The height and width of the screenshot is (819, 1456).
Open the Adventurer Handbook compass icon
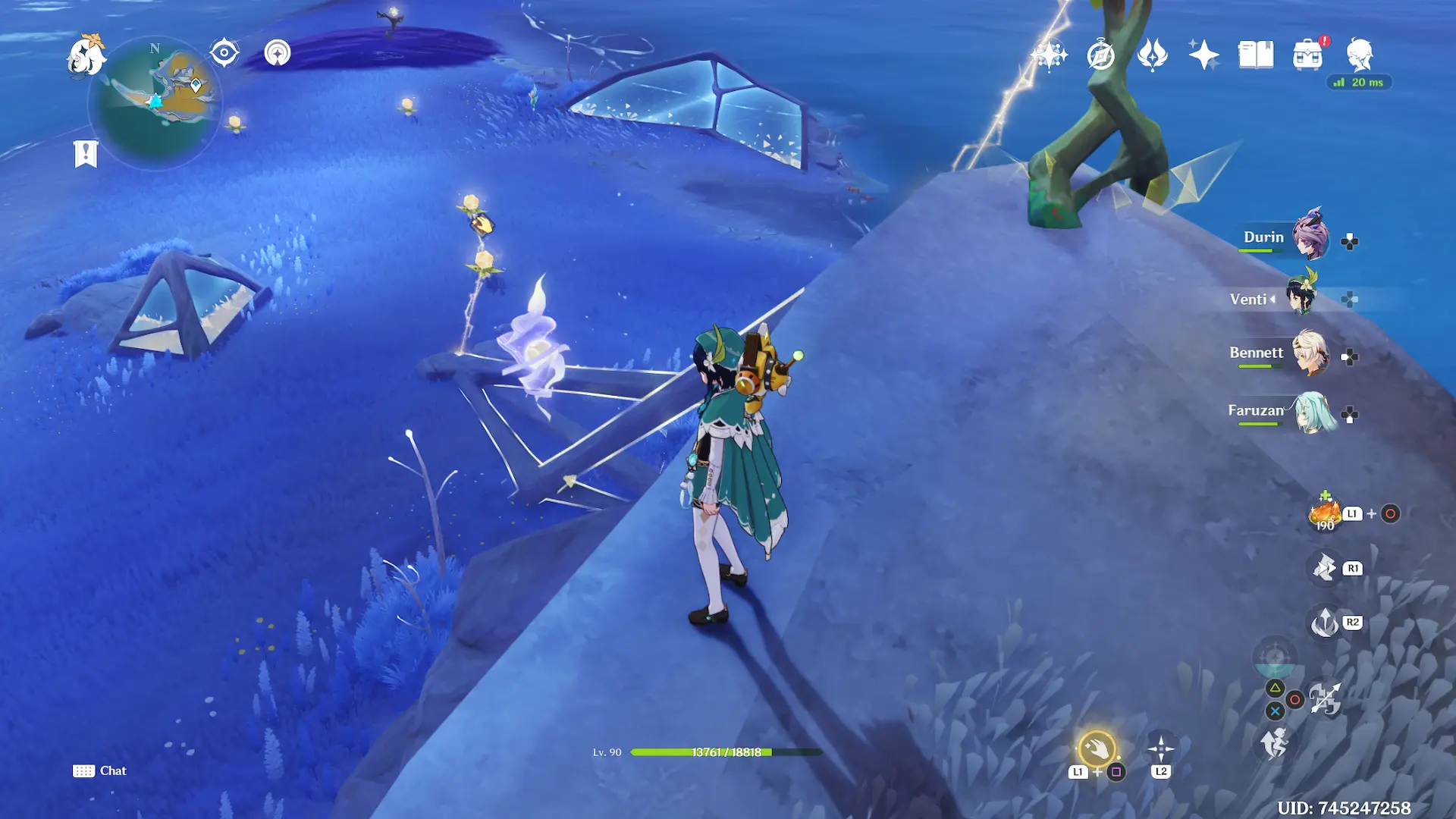pos(1100,55)
